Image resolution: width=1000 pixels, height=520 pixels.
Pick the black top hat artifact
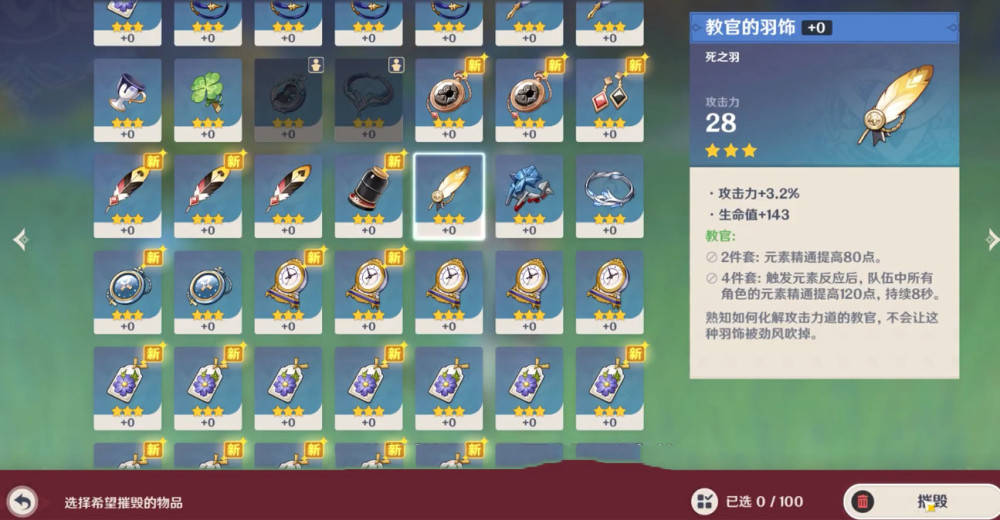pos(368,189)
